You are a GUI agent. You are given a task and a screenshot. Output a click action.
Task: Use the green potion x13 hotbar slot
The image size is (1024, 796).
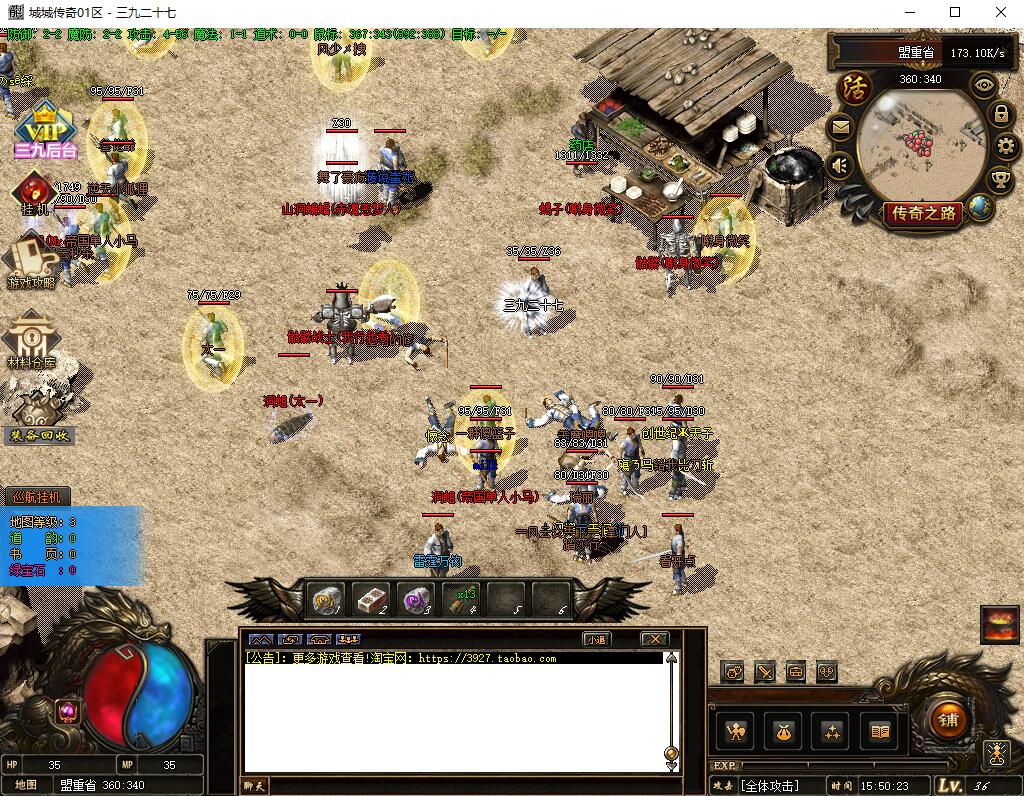(x=465, y=599)
